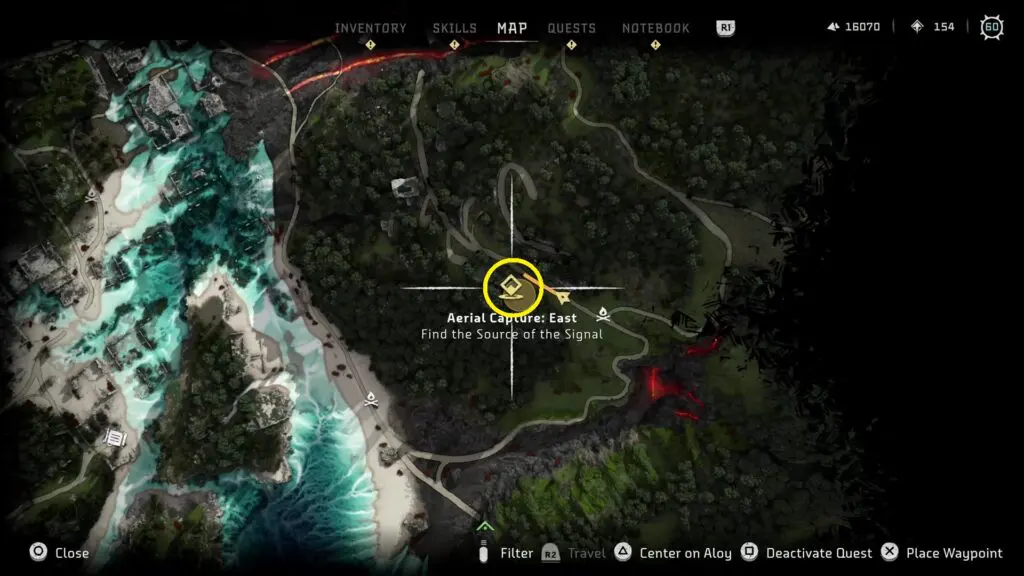Select the Map tab

point(512,28)
